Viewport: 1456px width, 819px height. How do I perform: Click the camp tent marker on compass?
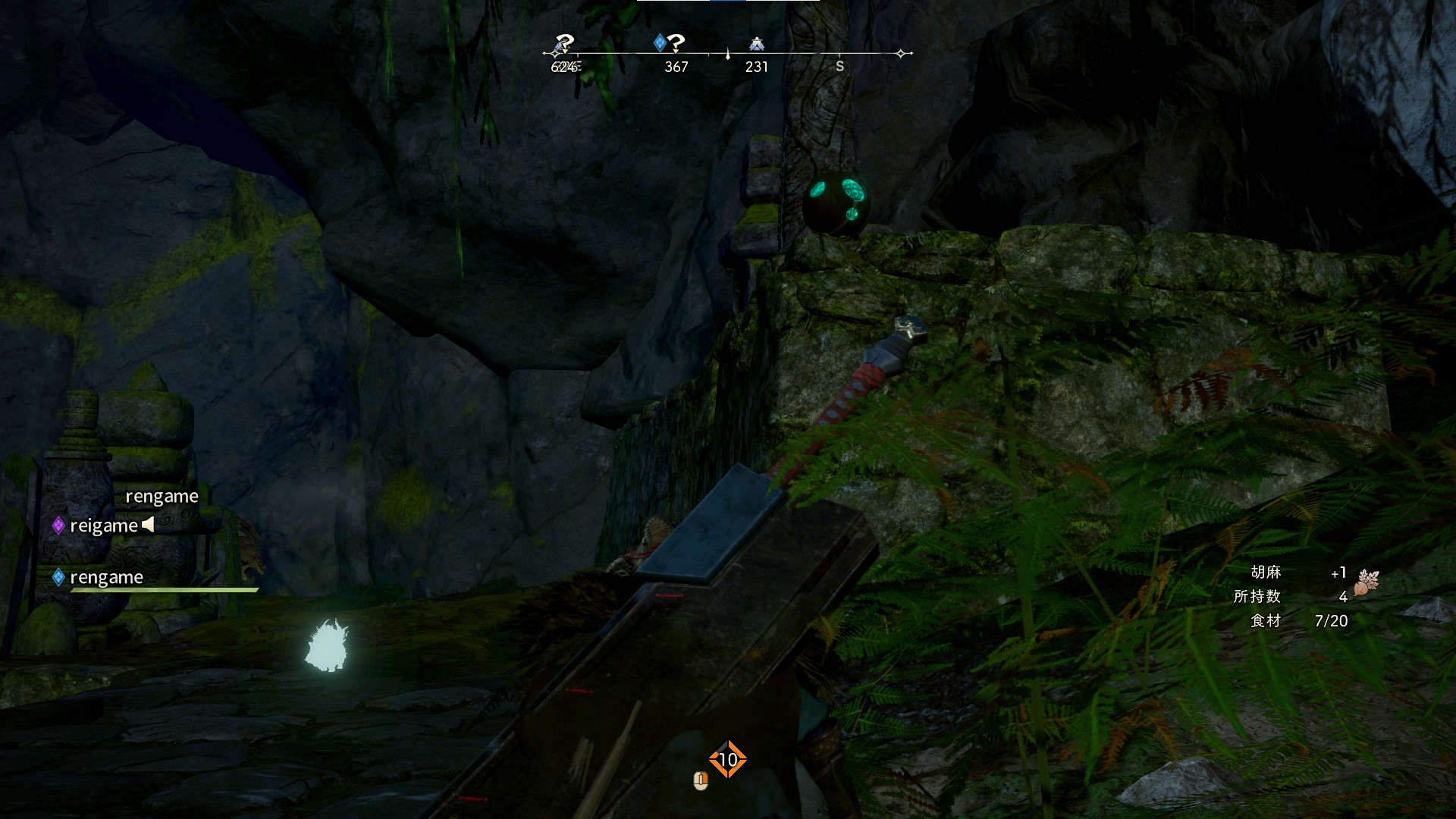[x=756, y=44]
